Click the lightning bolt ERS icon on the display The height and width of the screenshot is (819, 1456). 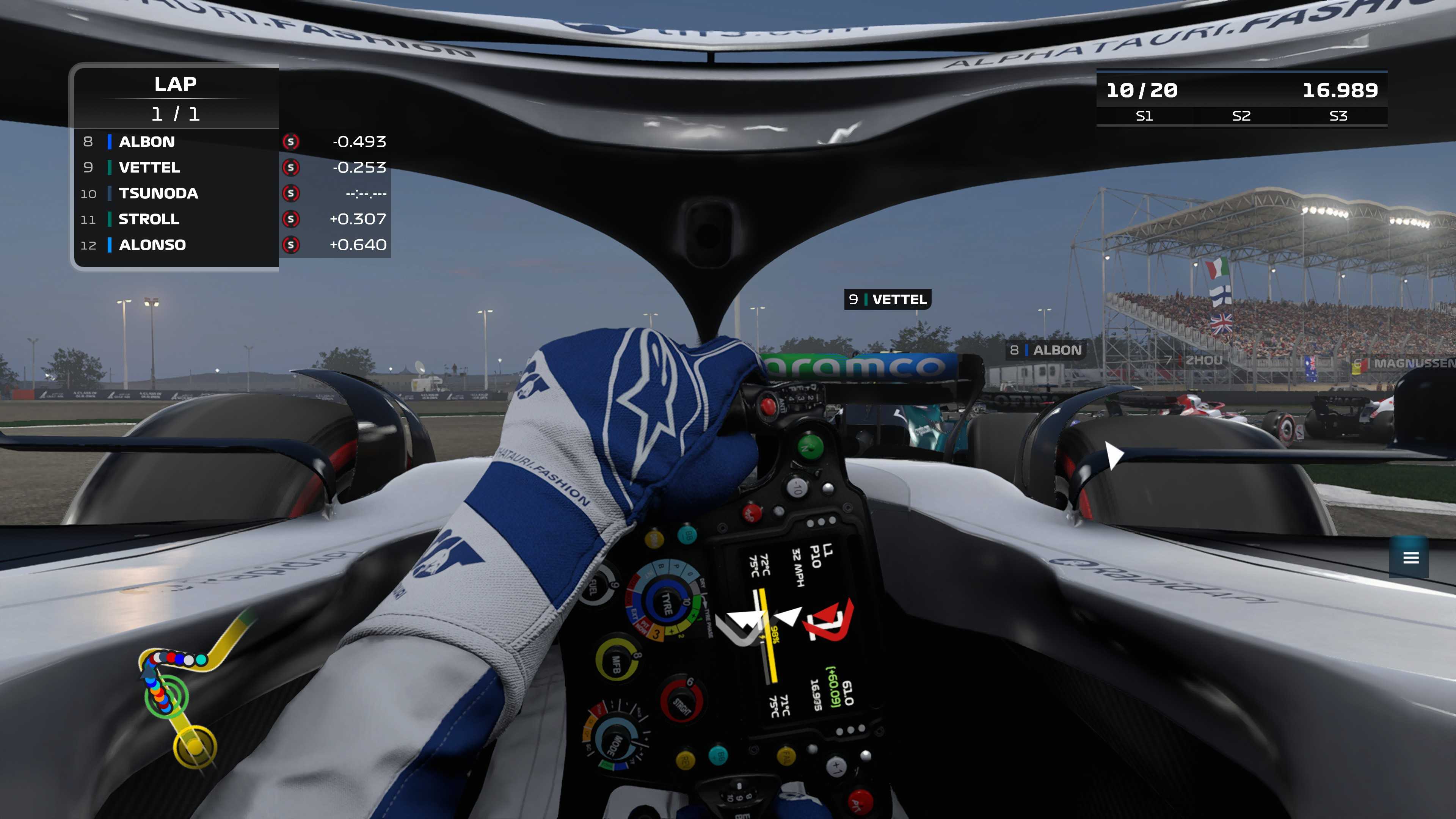pyautogui.click(x=763, y=637)
